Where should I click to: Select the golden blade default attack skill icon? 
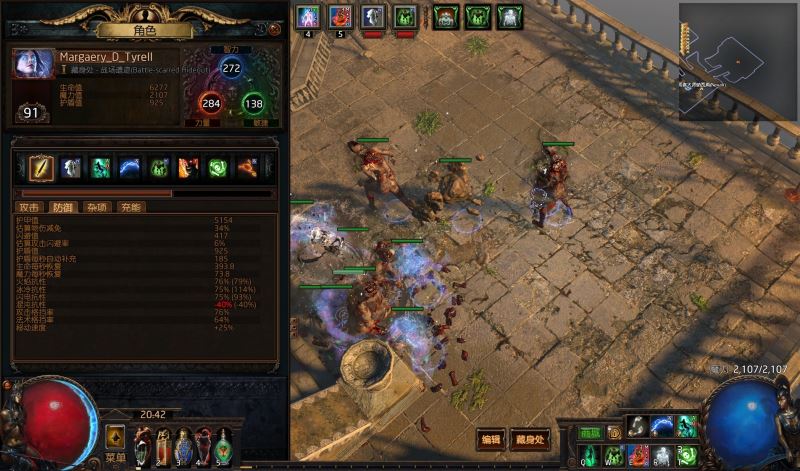pos(41,168)
